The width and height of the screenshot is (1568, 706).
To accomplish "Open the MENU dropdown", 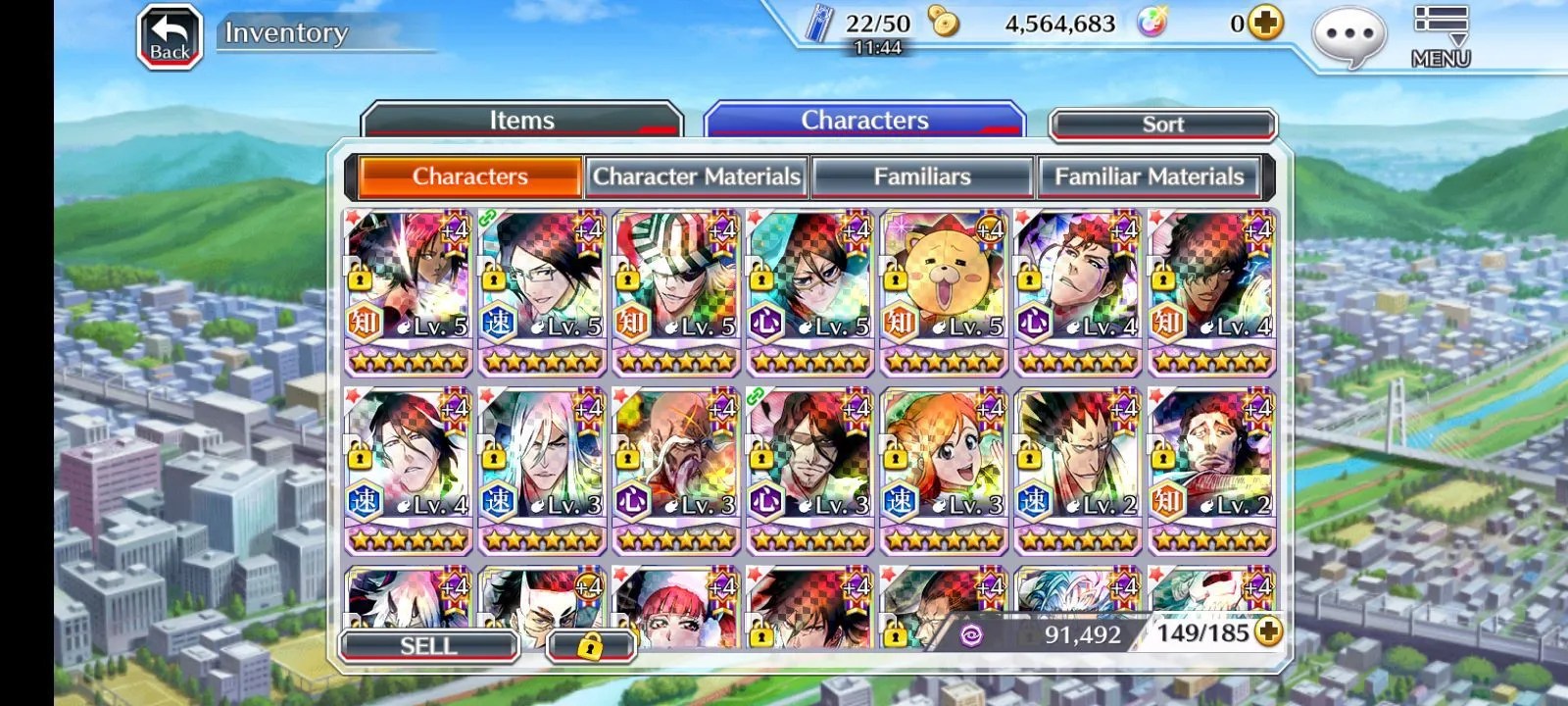I will (1440, 37).
